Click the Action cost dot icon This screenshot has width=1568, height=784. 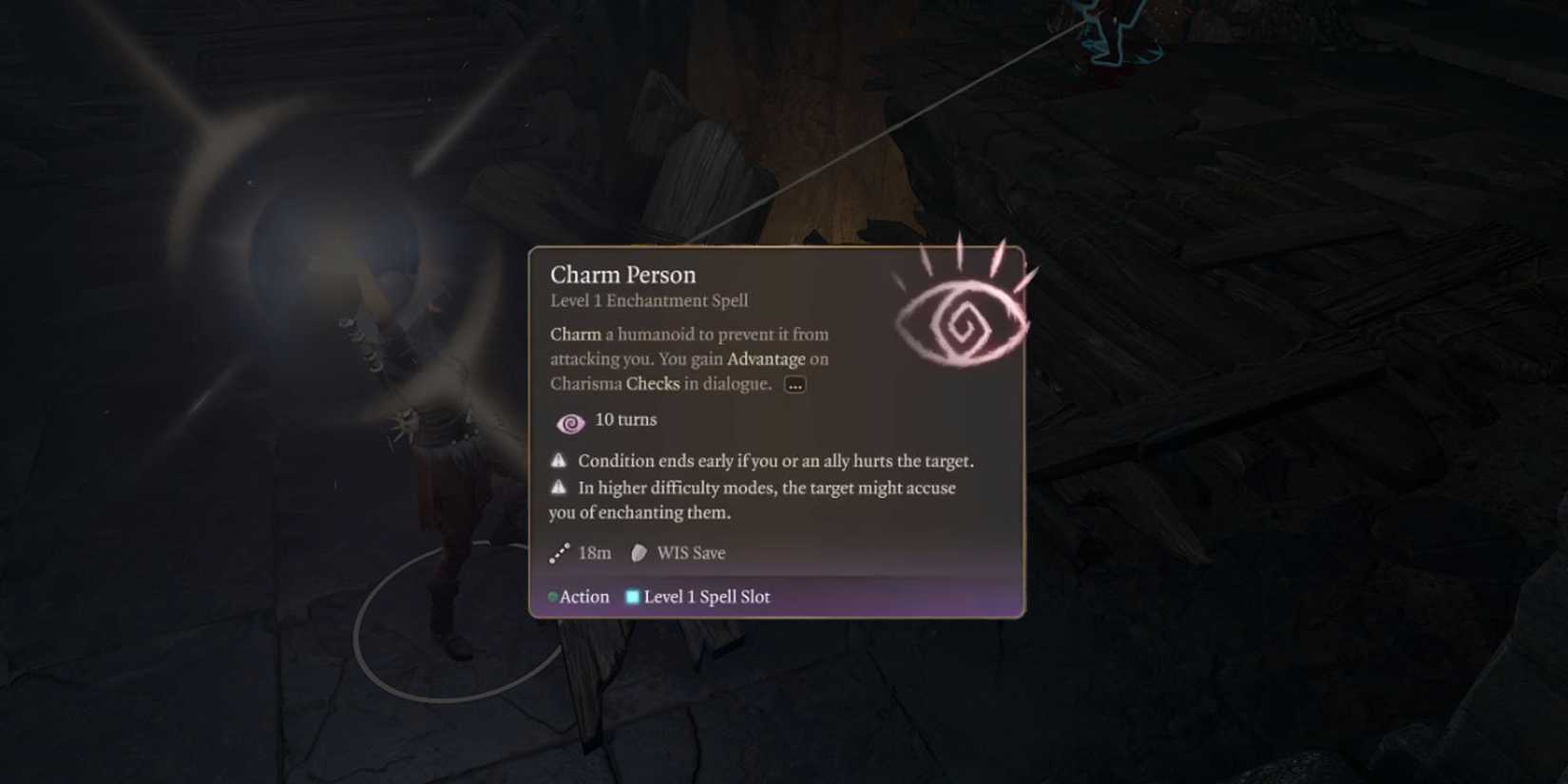553,597
